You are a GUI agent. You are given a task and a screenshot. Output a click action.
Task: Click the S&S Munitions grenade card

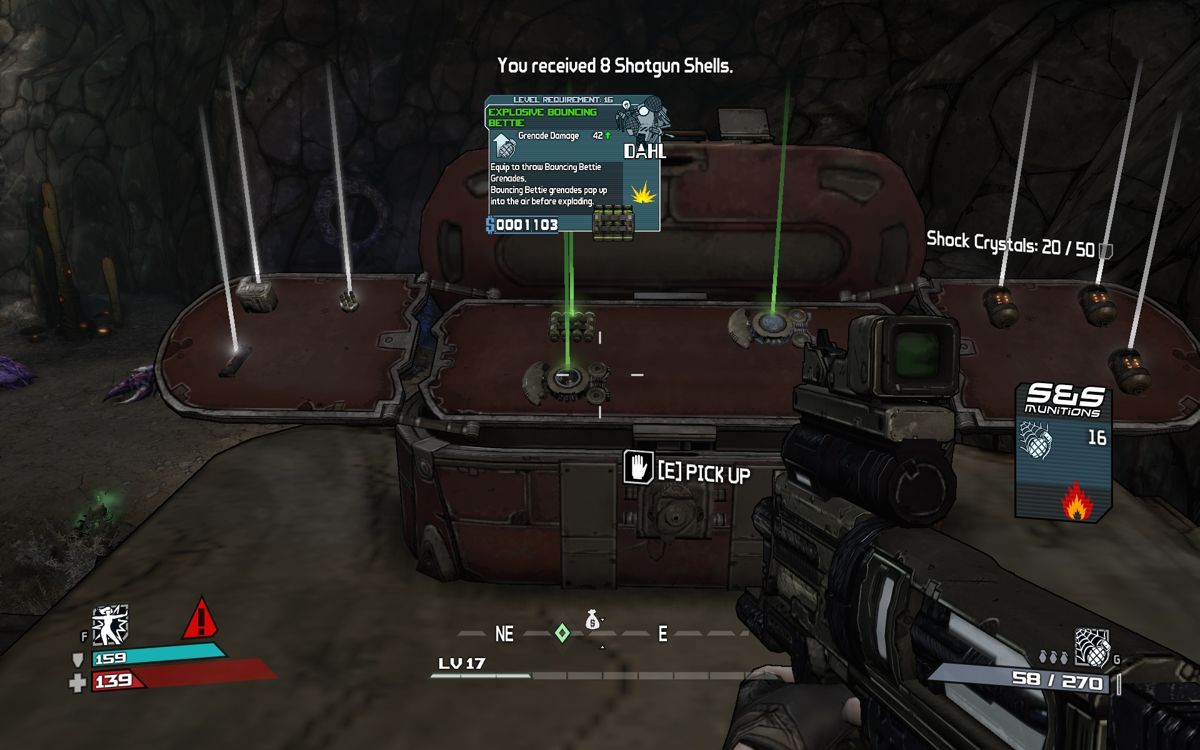tap(1063, 451)
